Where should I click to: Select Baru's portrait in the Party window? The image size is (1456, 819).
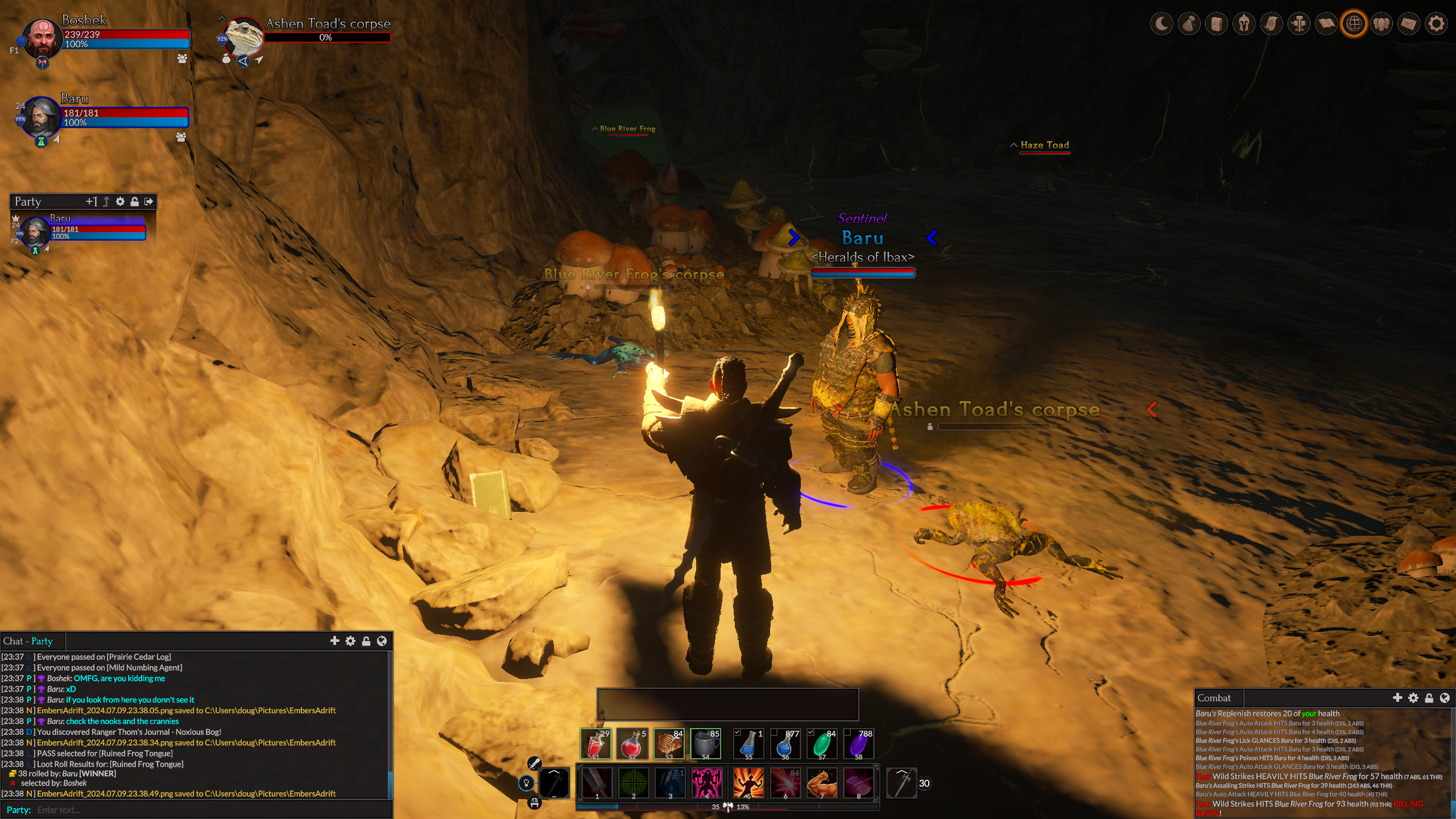pyautogui.click(x=35, y=231)
